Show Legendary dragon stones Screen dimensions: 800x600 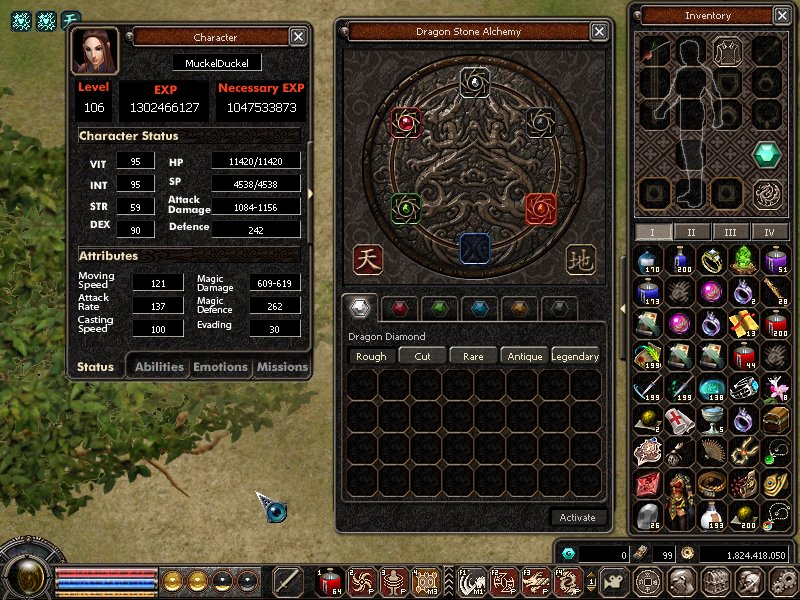point(575,356)
